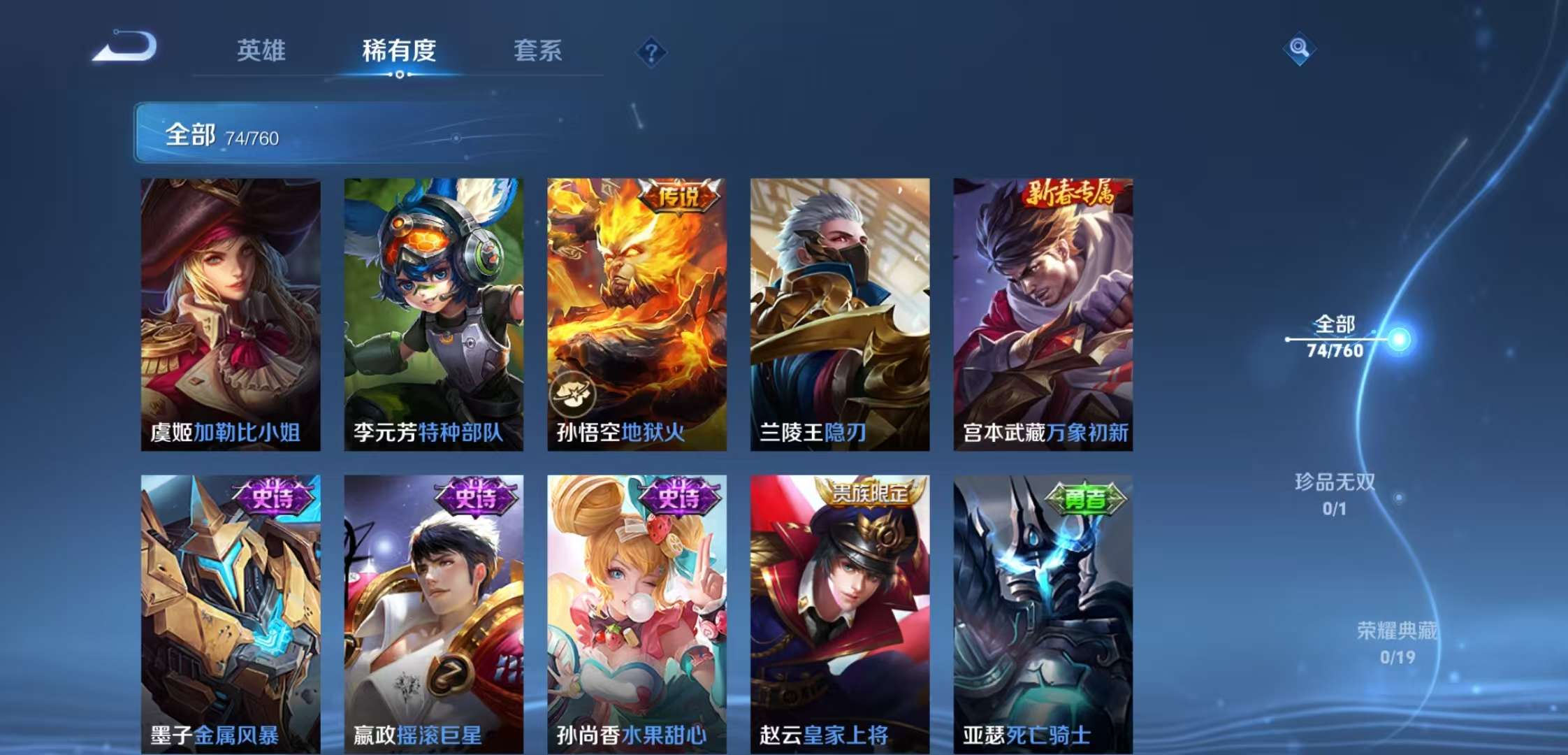
Task: Switch to the 套系 tab
Action: (539, 50)
